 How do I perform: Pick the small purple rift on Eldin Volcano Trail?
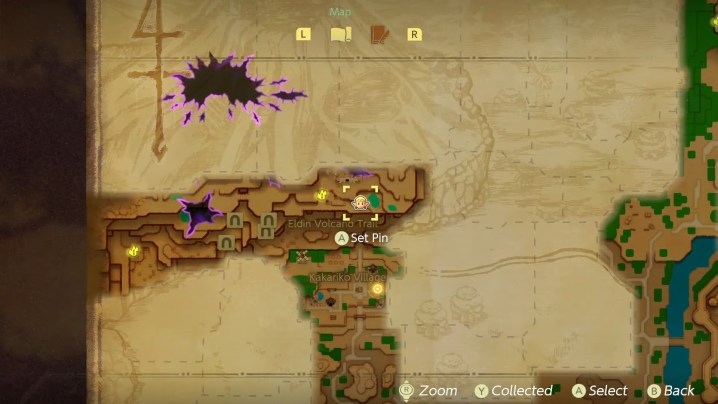[198, 213]
